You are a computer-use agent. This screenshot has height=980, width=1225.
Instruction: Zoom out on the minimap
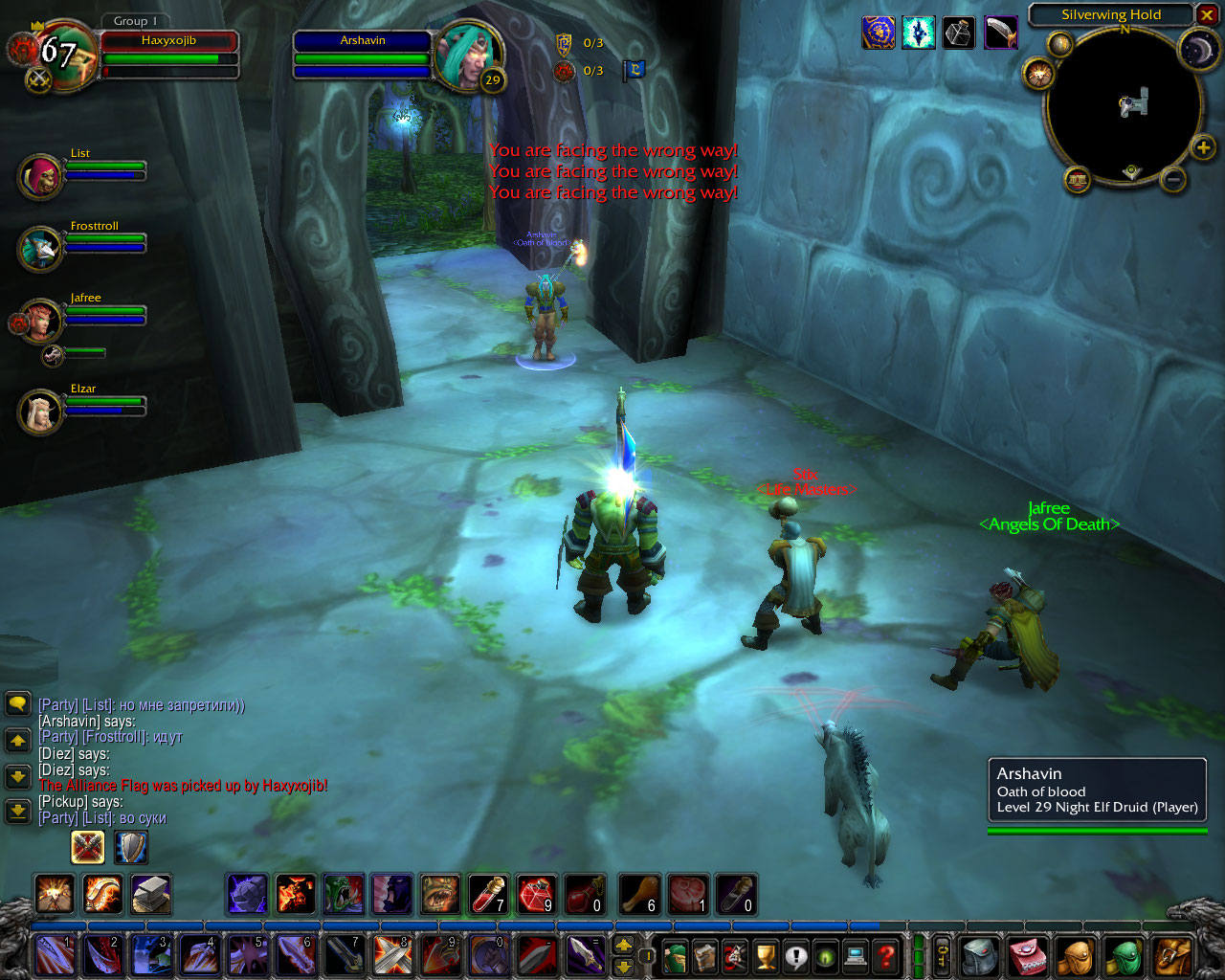[1174, 178]
